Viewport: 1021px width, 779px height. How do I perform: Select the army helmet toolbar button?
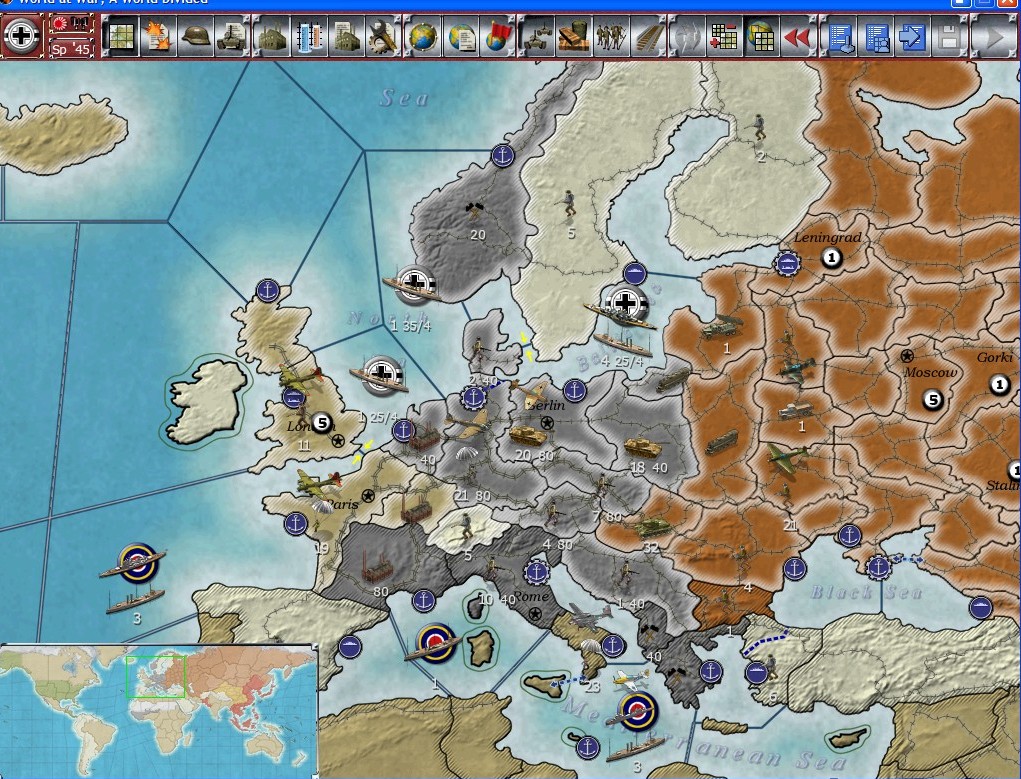[x=195, y=37]
